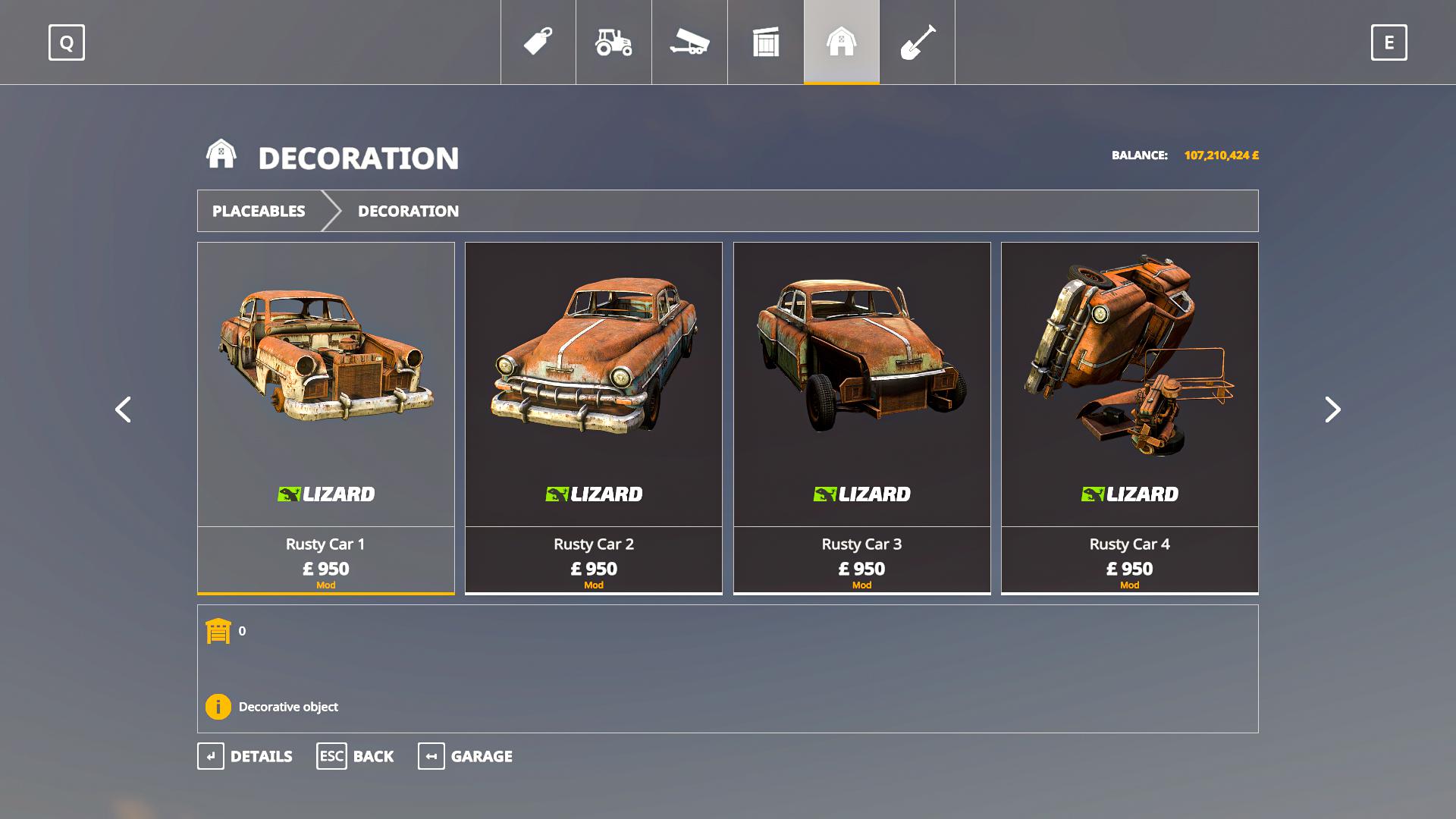This screenshot has width=1456, height=819.
Task: Open Details for the selected item
Action: (x=245, y=756)
